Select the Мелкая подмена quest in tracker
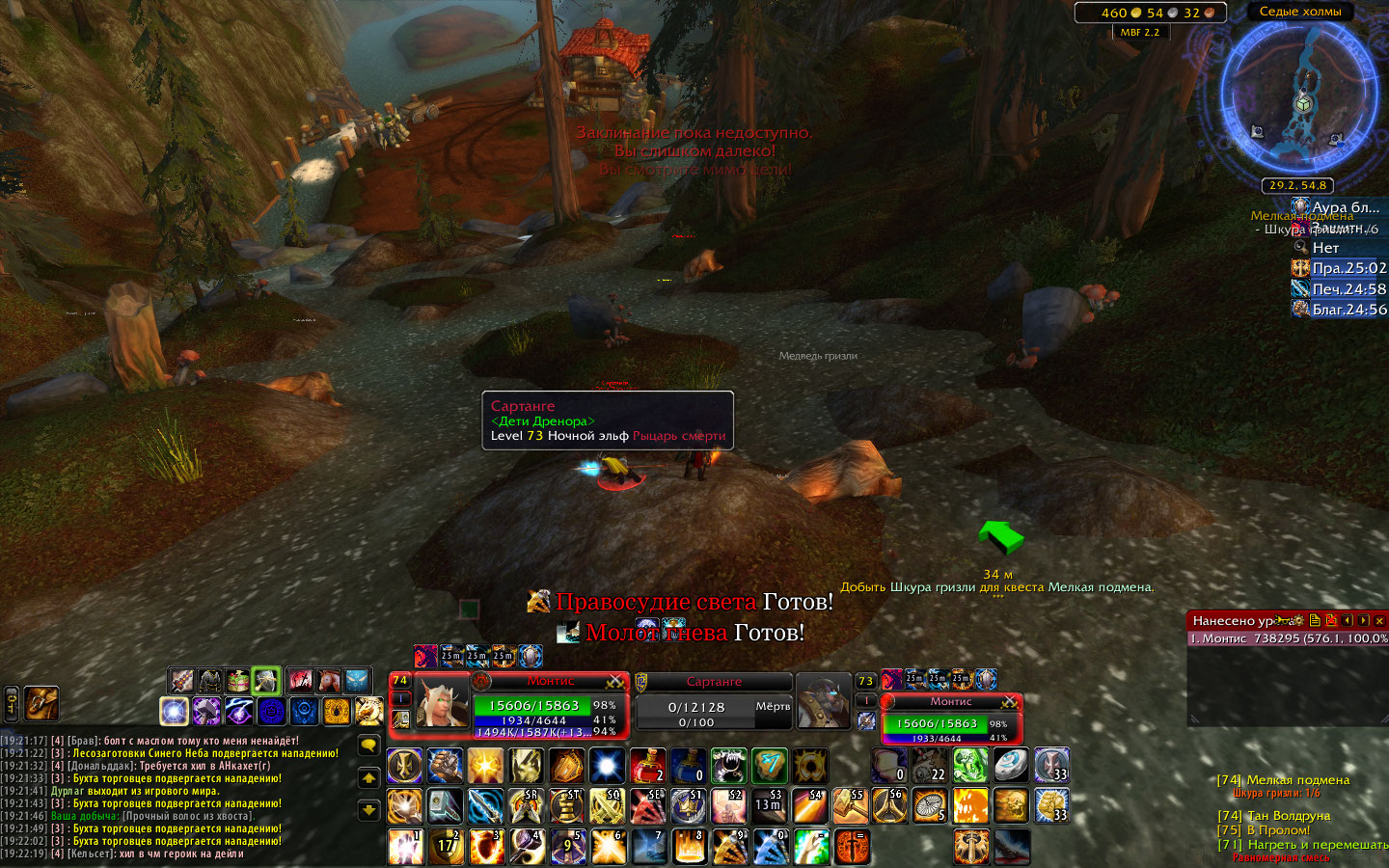 (1296, 780)
